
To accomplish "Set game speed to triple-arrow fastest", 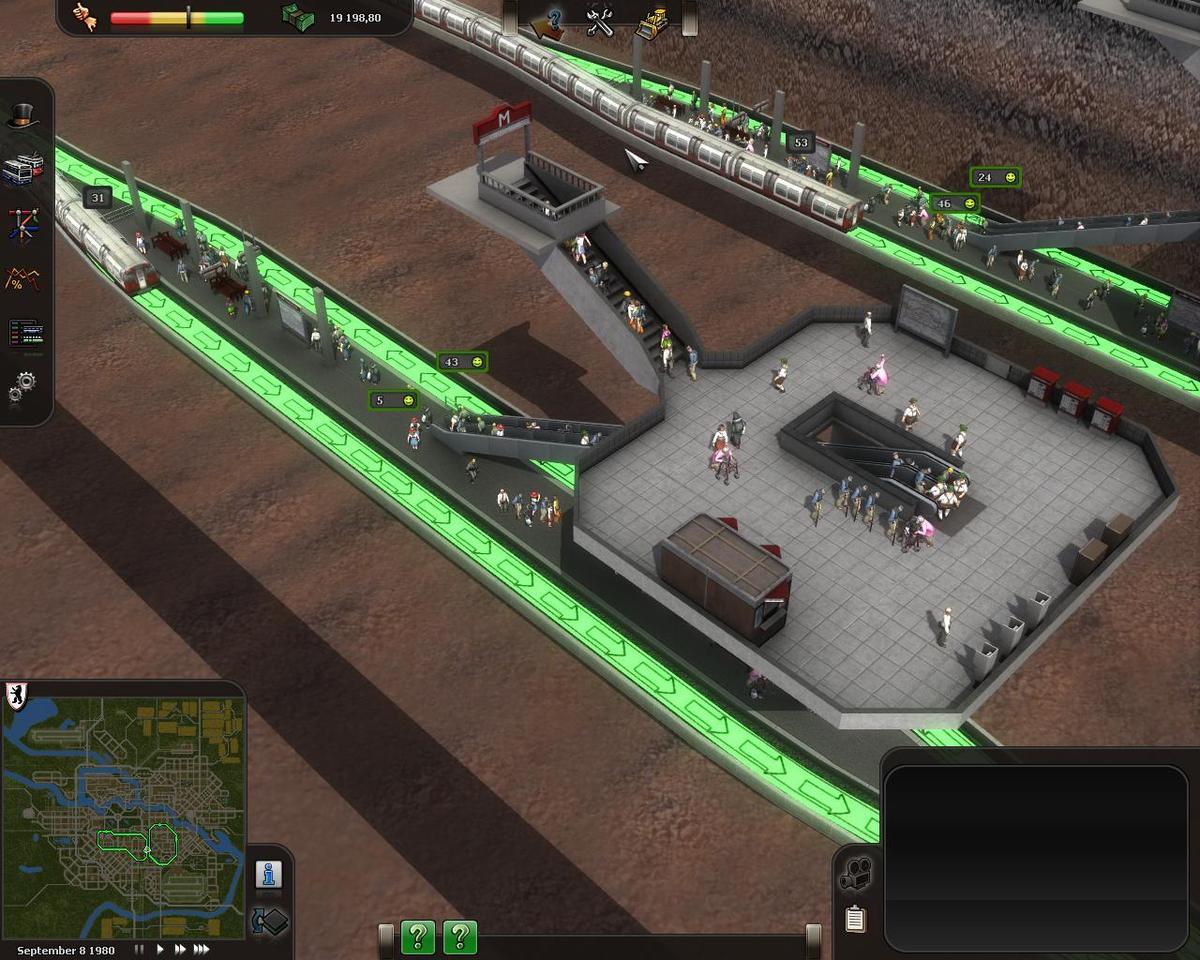I will pos(201,949).
